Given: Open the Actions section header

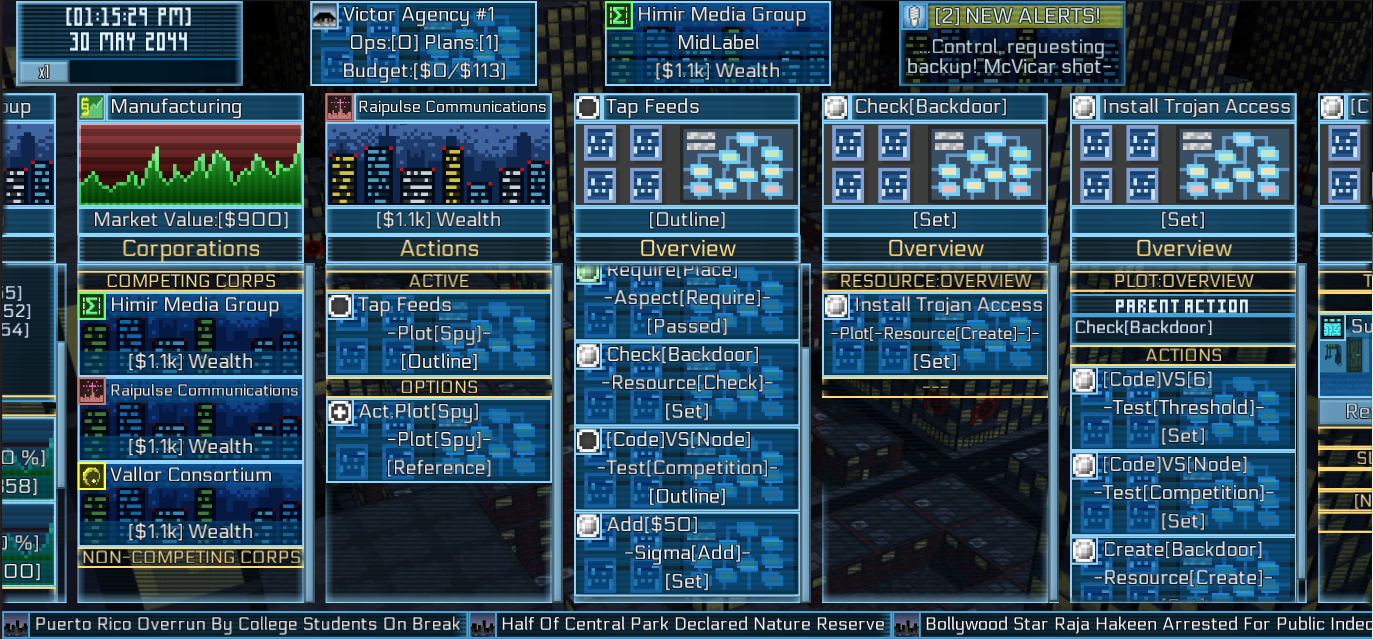Looking at the screenshot, I should click(439, 249).
